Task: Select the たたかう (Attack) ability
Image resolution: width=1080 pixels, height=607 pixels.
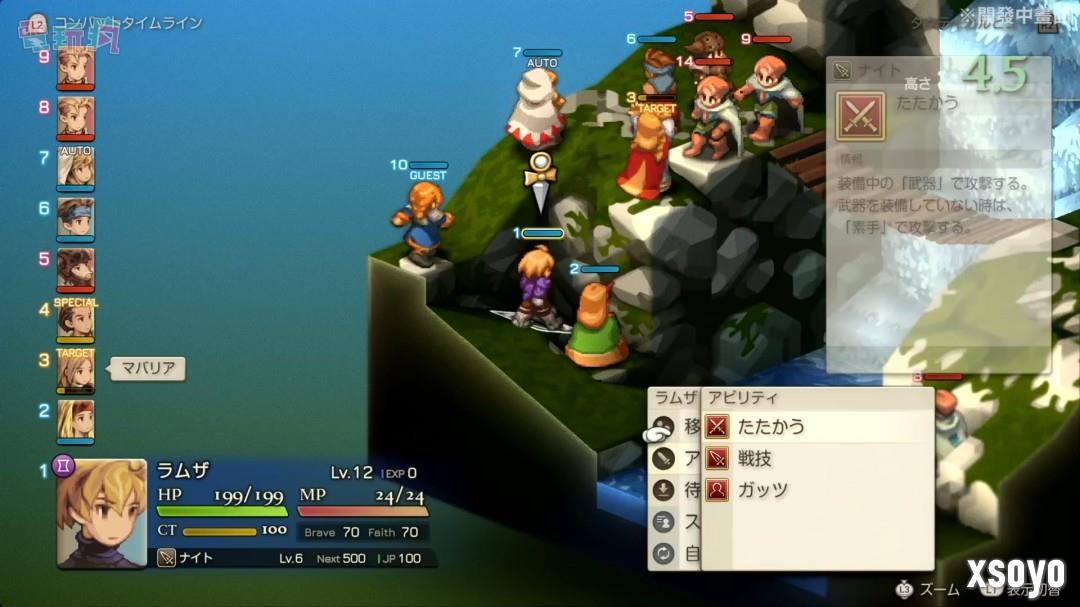Action: tap(770, 427)
